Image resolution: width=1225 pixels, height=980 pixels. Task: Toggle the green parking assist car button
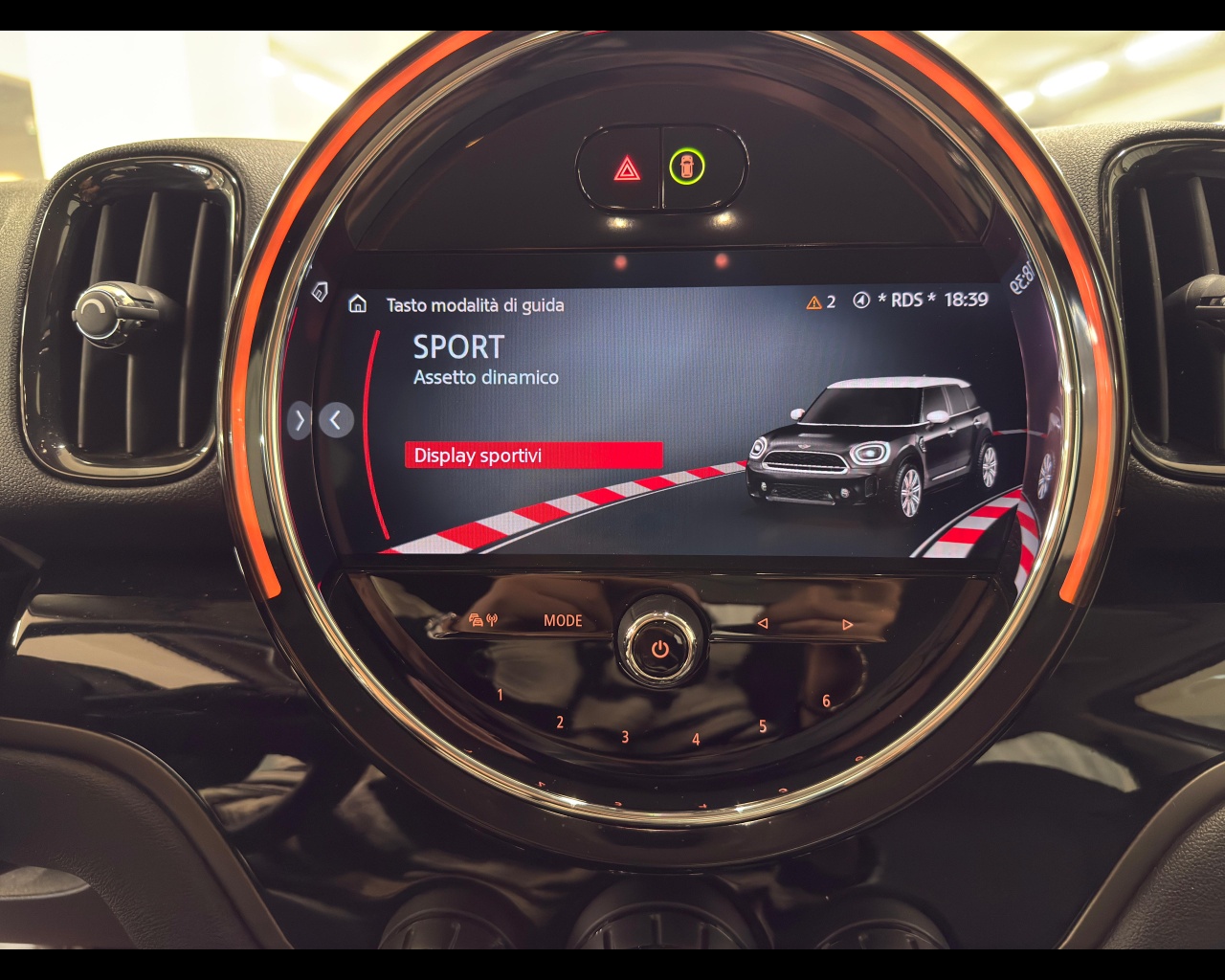click(686, 167)
